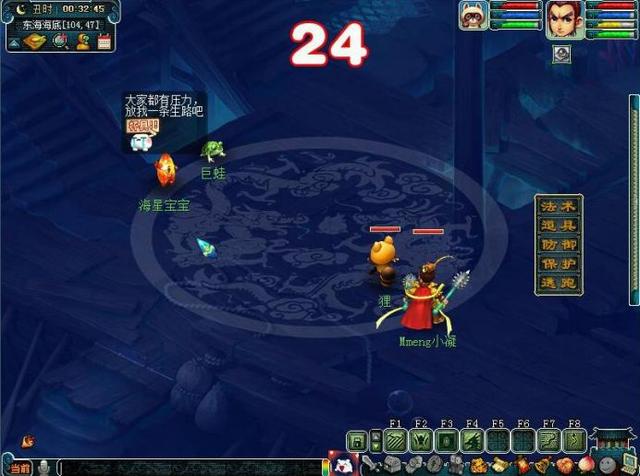Click the magnifier search icon in top-left panel
Image resolution: width=640 pixels, height=476 pixels.
pos(61,41)
